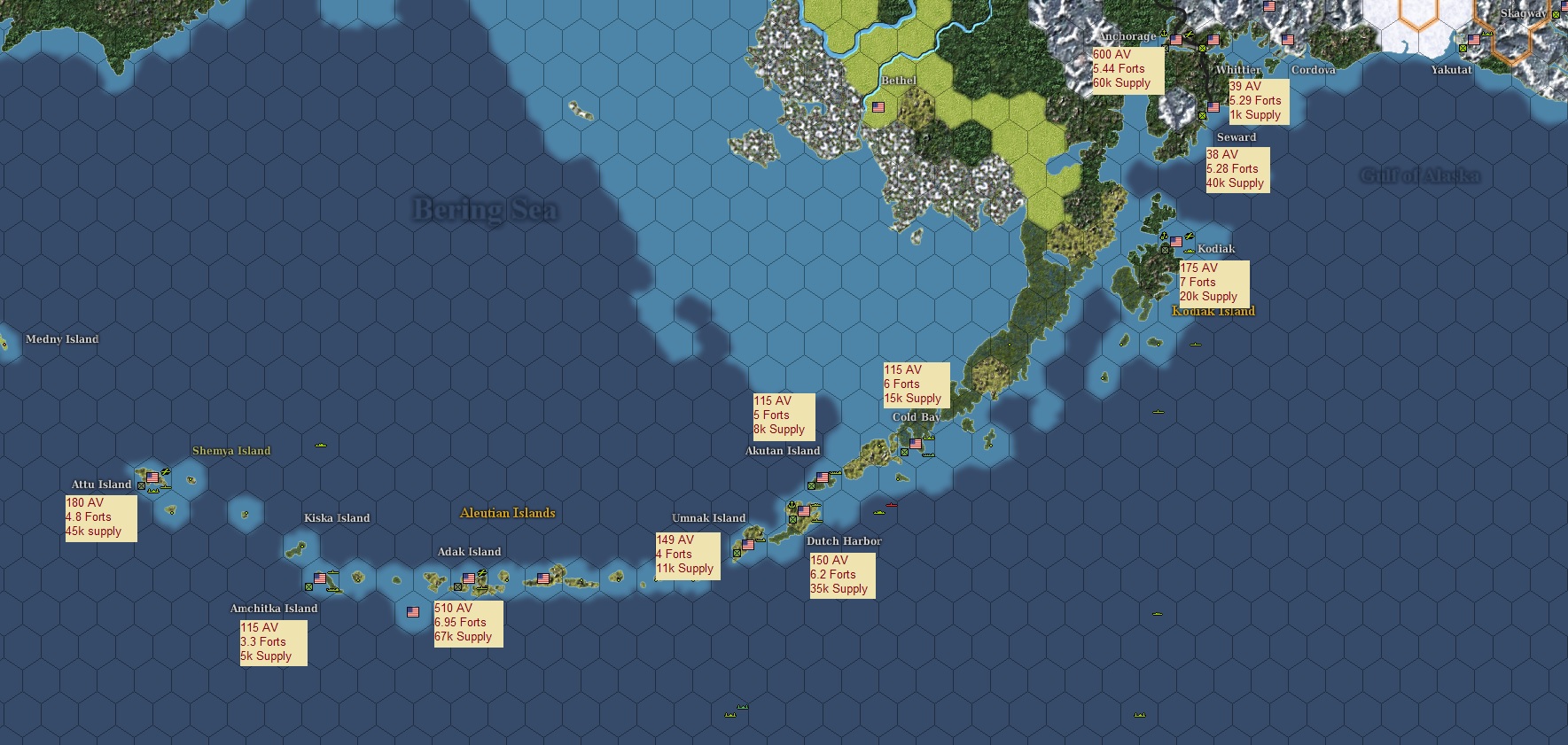Click the red enemy ship counter near Dutch Harbor
The width and height of the screenshot is (1568, 745).
coord(890,505)
